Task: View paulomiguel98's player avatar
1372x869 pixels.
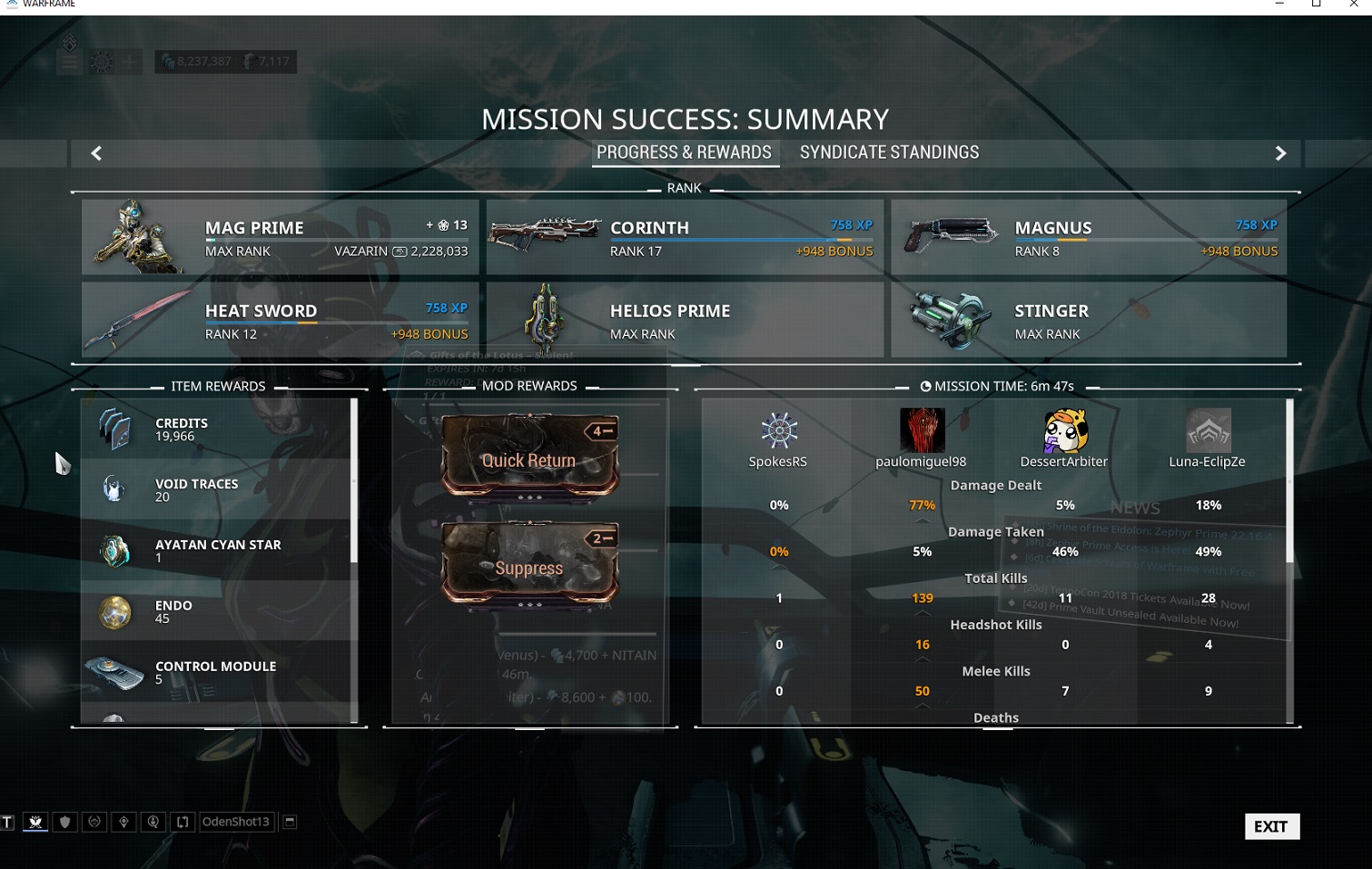Action: [x=922, y=430]
